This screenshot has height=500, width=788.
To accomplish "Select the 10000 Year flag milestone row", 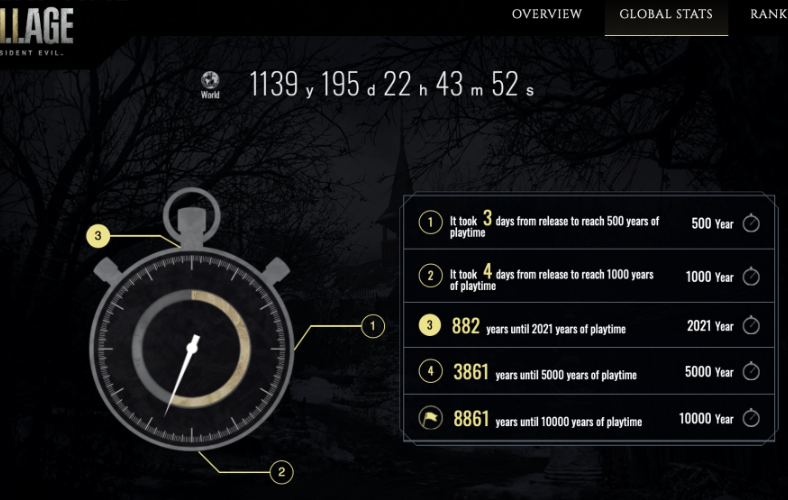I will (588, 419).
